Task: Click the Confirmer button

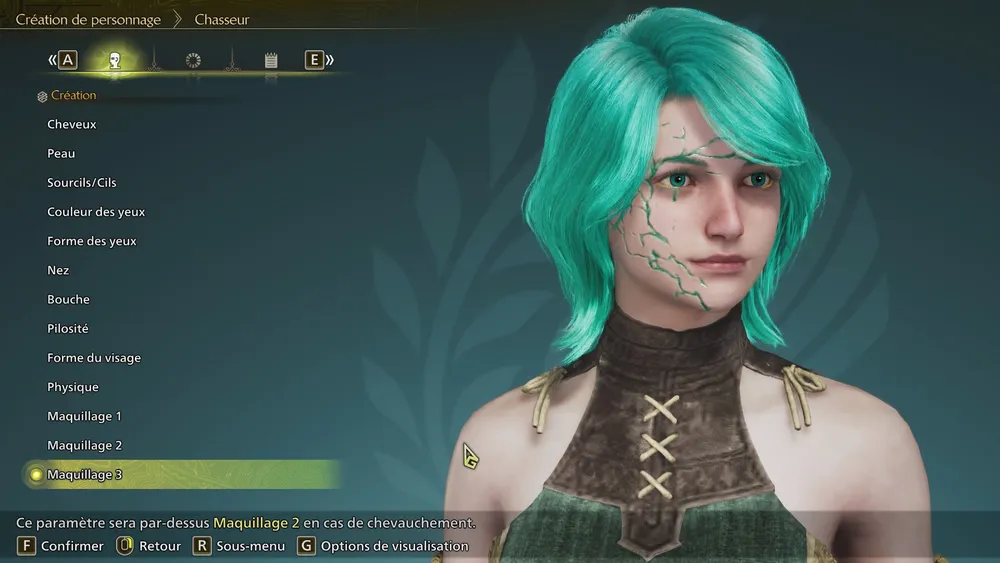Action: pos(61,546)
